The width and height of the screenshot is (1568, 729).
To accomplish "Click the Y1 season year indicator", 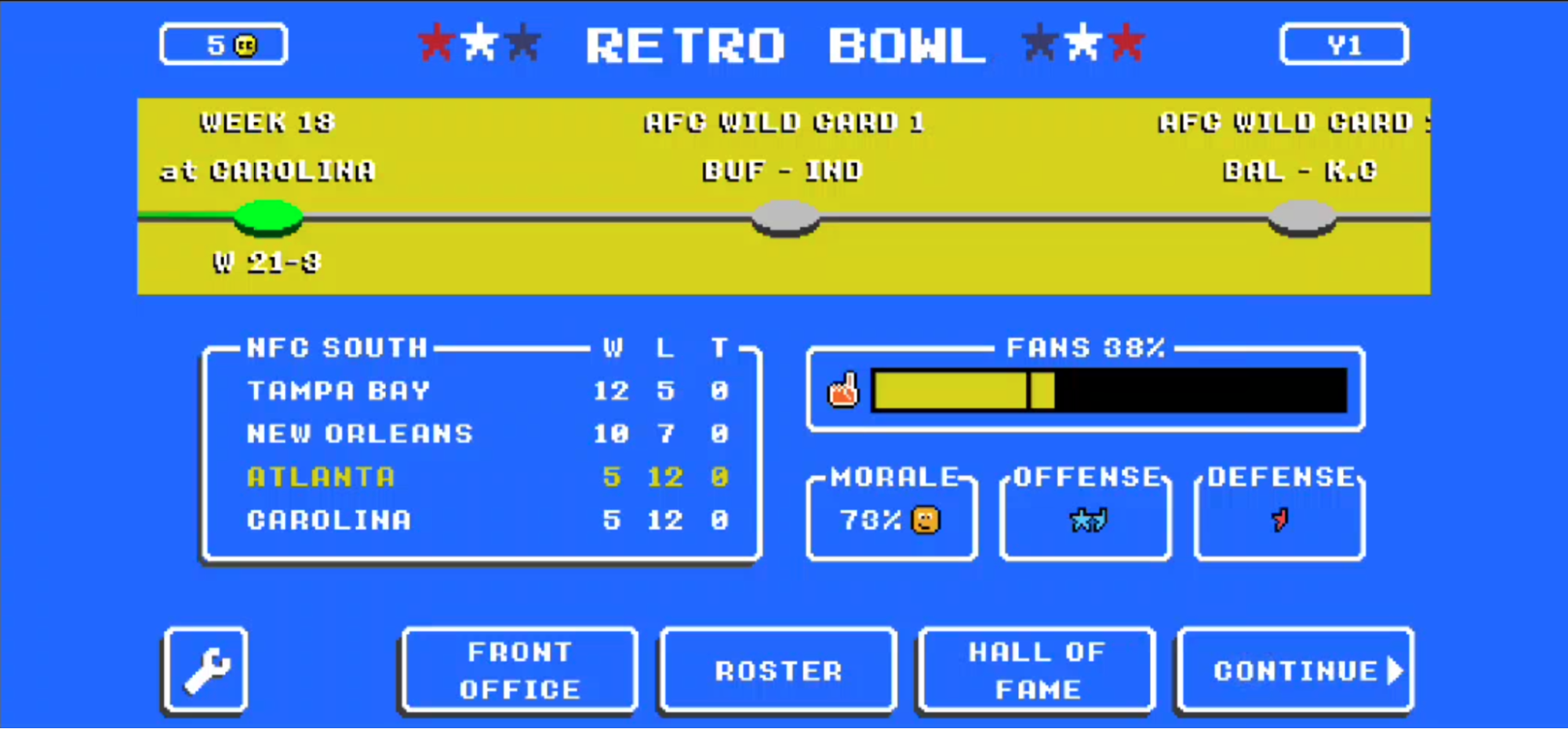I will [x=1344, y=45].
